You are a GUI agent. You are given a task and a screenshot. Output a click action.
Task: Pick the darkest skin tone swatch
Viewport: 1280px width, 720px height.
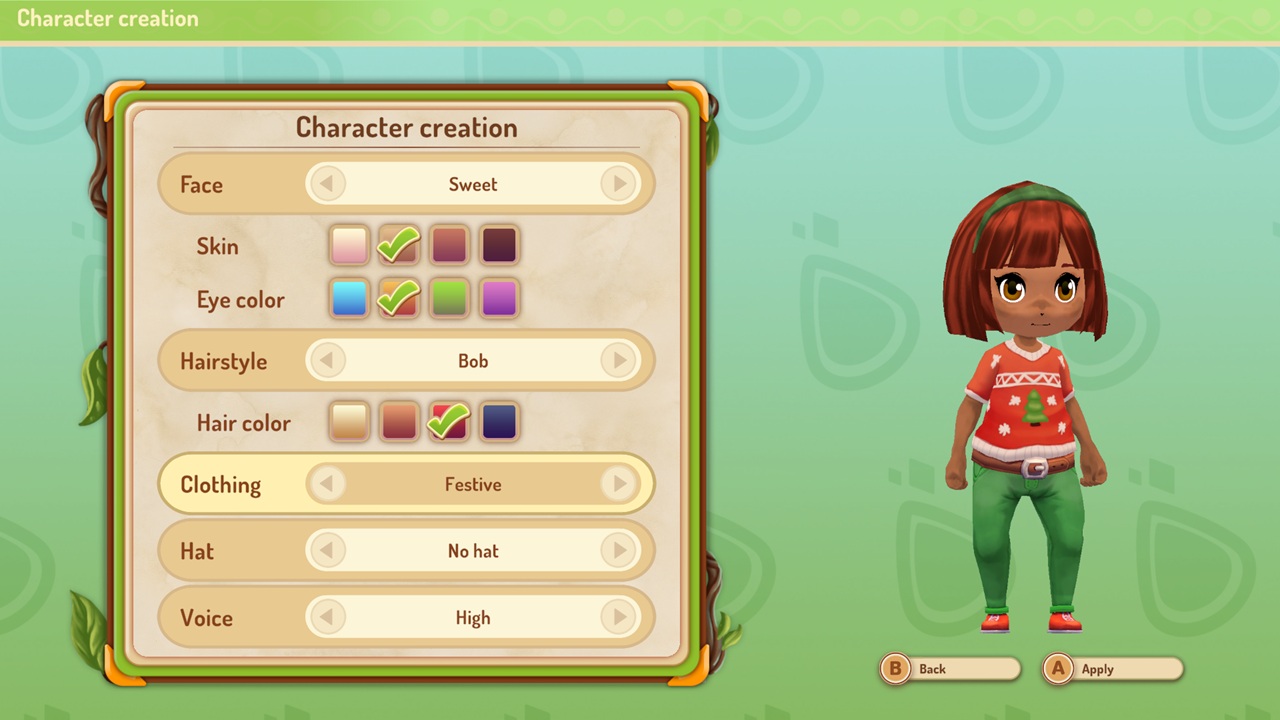click(x=498, y=244)
